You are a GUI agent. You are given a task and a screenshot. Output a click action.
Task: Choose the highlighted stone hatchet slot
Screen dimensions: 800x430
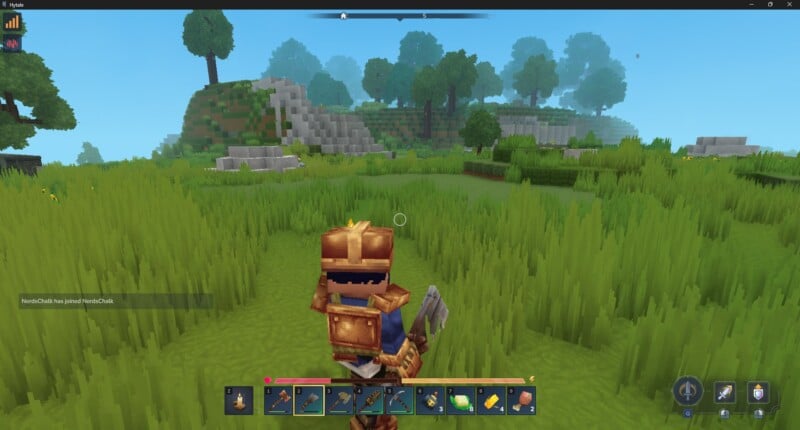click(x=309, y=401)
